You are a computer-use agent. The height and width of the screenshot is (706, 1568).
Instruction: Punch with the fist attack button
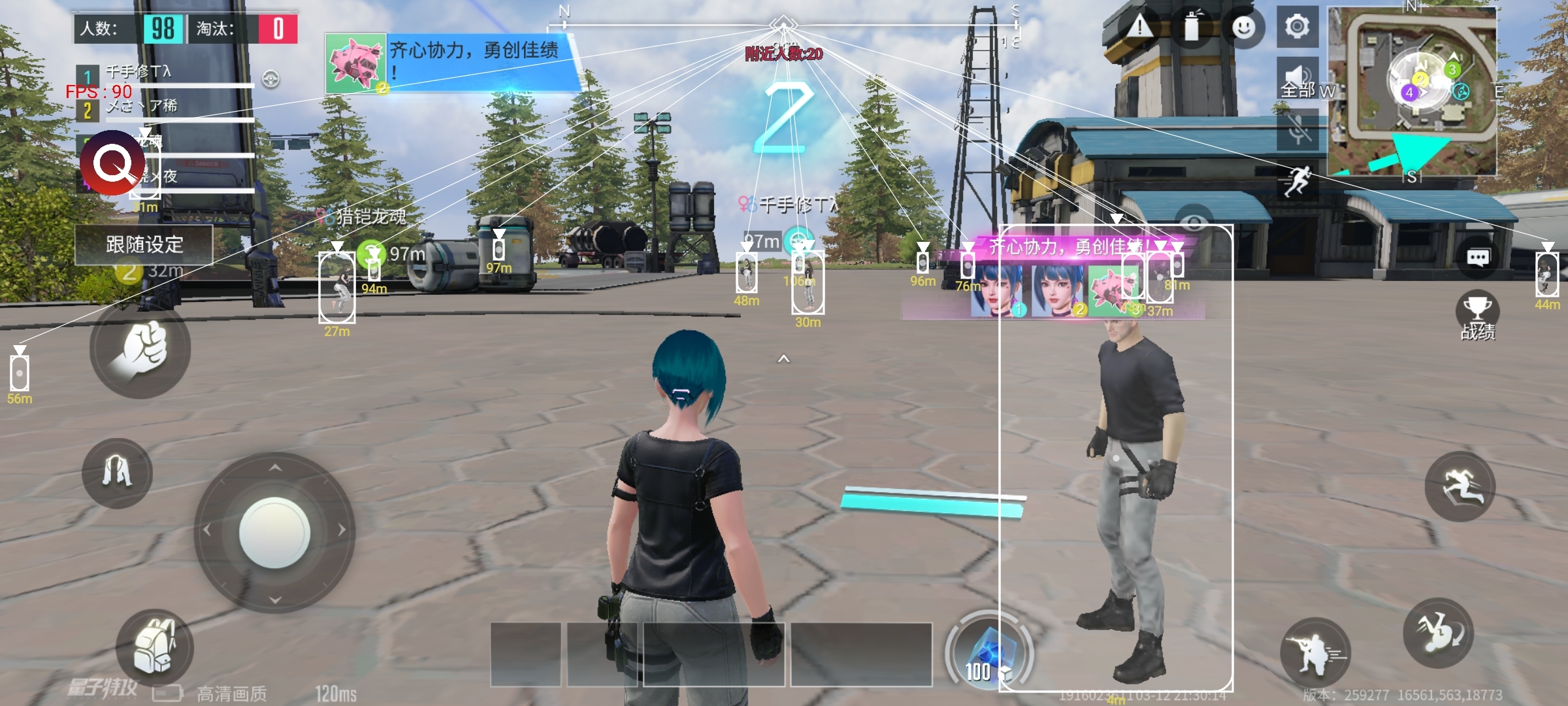point(140,350)
